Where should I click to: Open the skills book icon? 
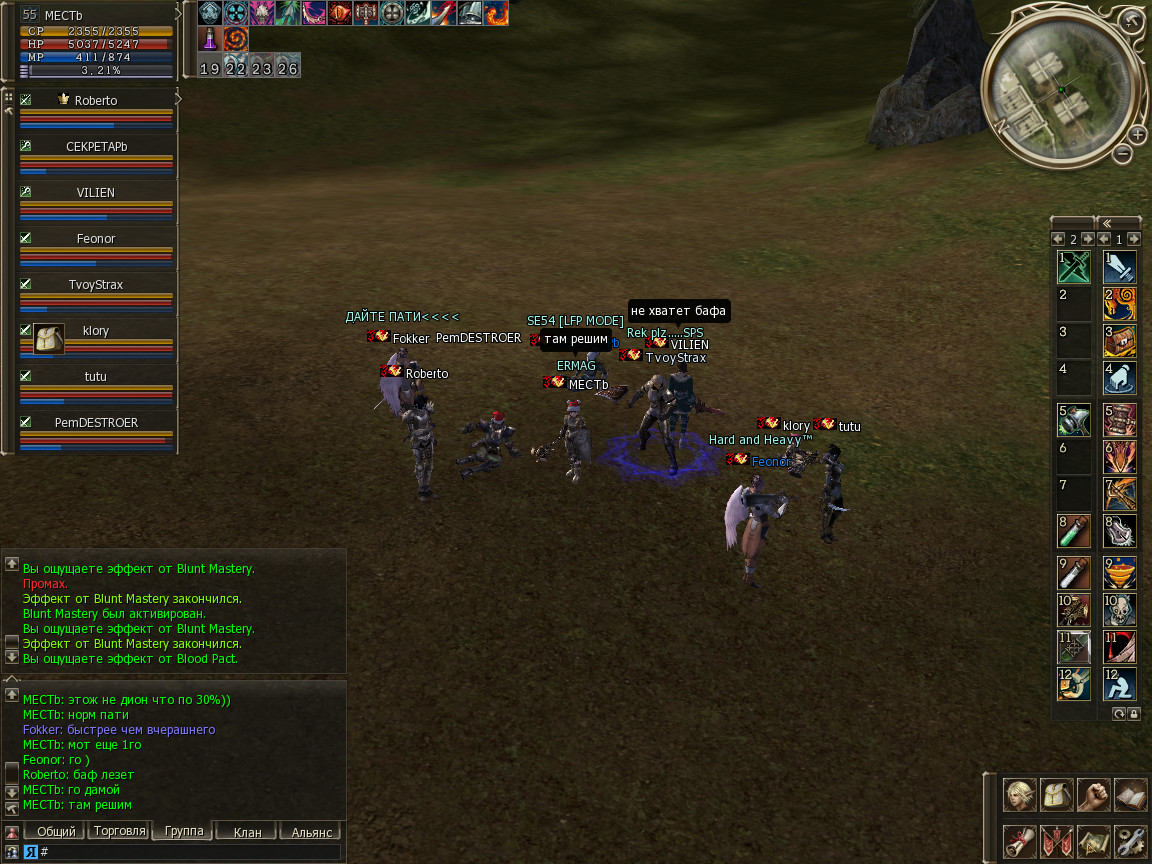1130,796
